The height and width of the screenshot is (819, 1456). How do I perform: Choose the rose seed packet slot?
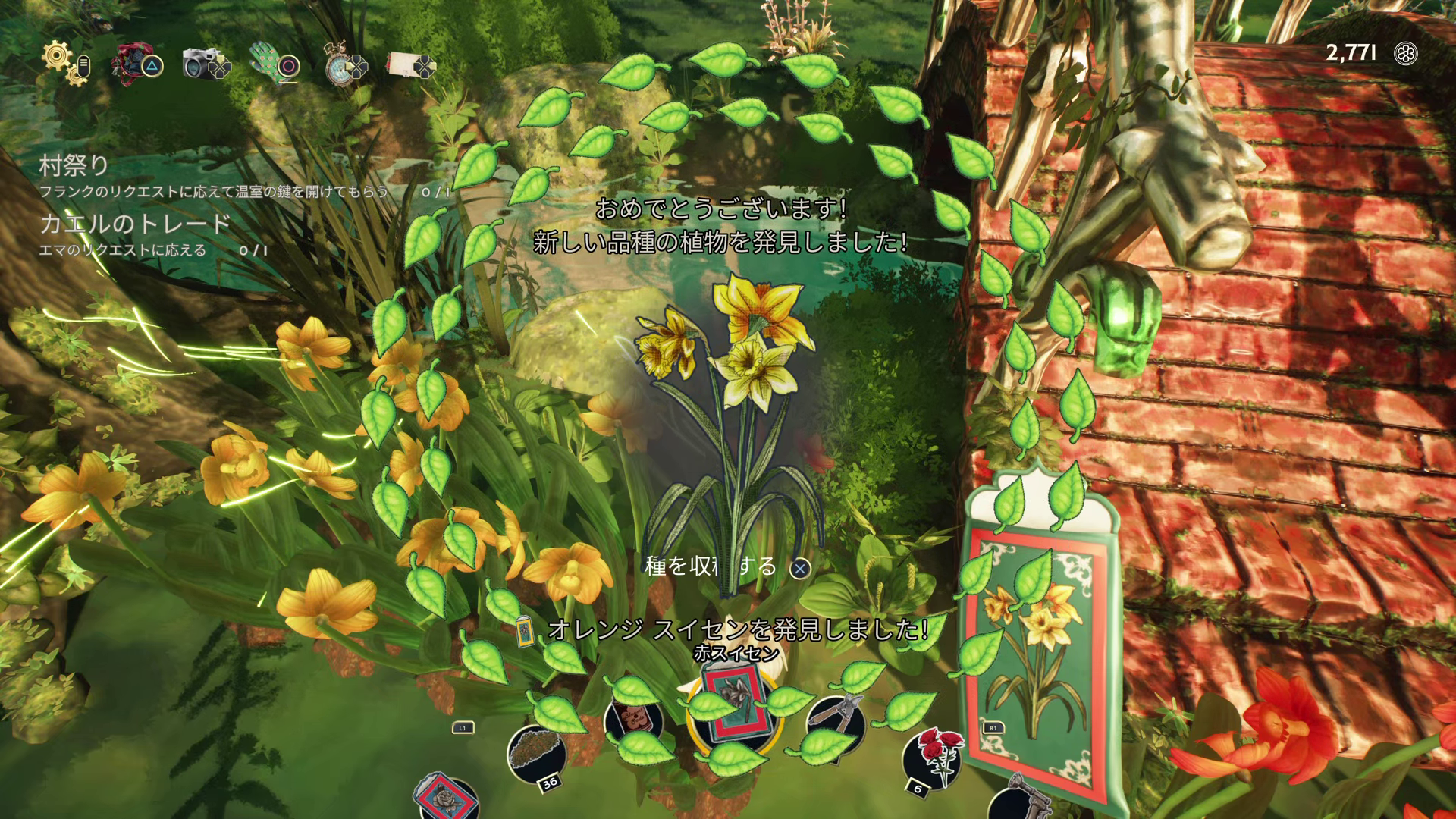click(447, 798)
